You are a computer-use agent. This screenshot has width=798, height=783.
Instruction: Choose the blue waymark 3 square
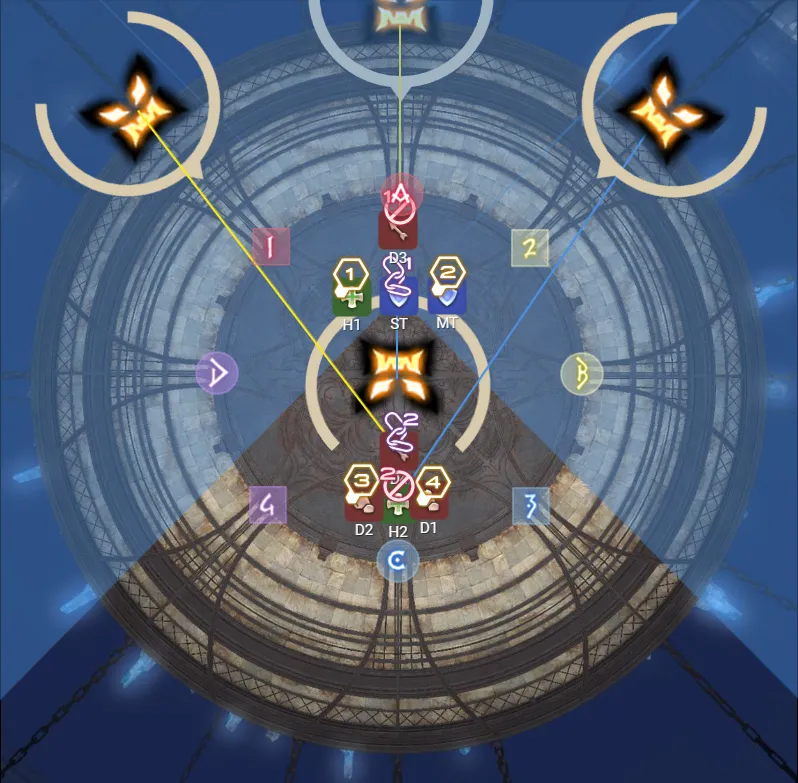coord(531,506)
